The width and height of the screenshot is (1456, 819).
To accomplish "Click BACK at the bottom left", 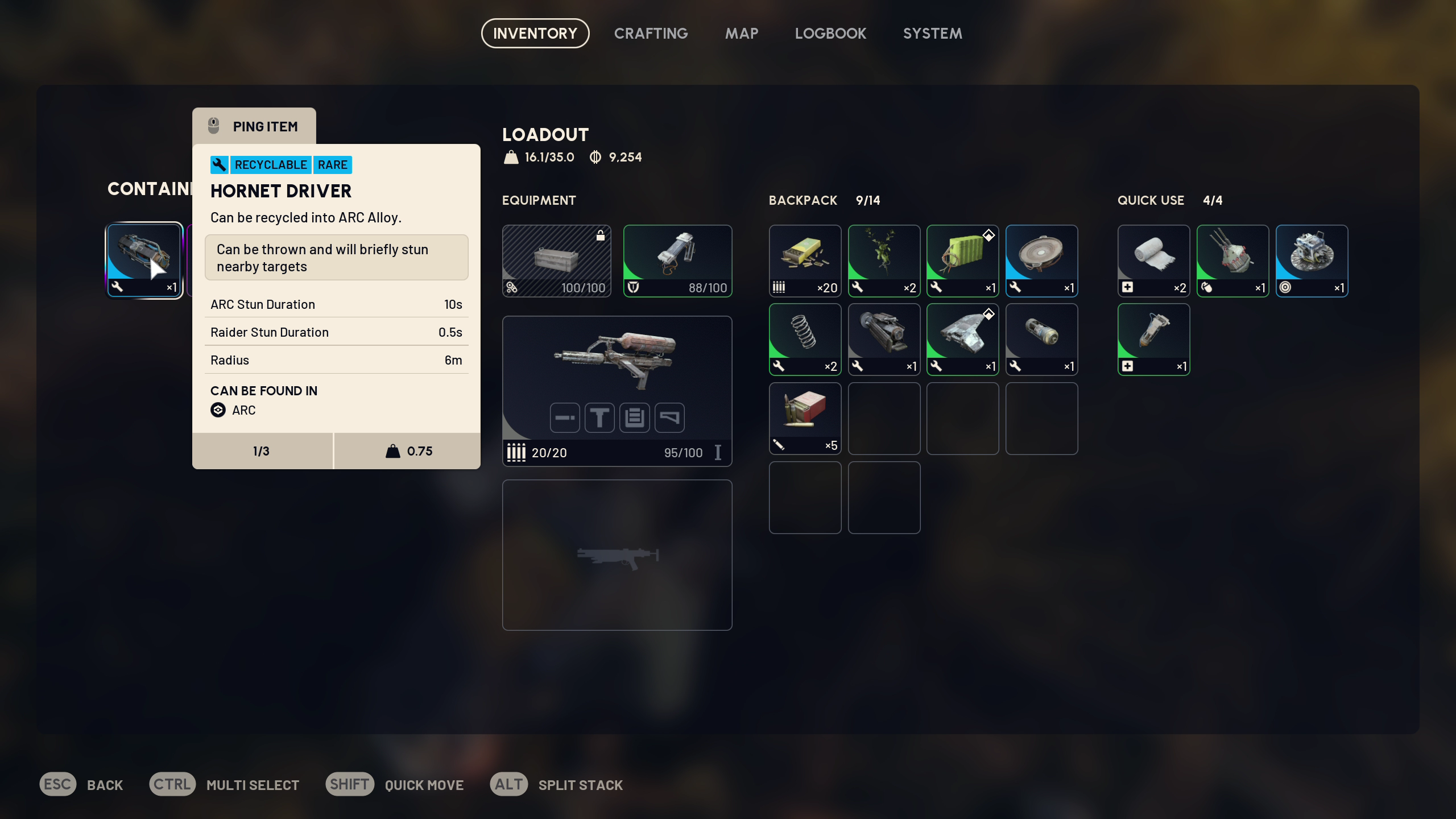I will (105, 784).
